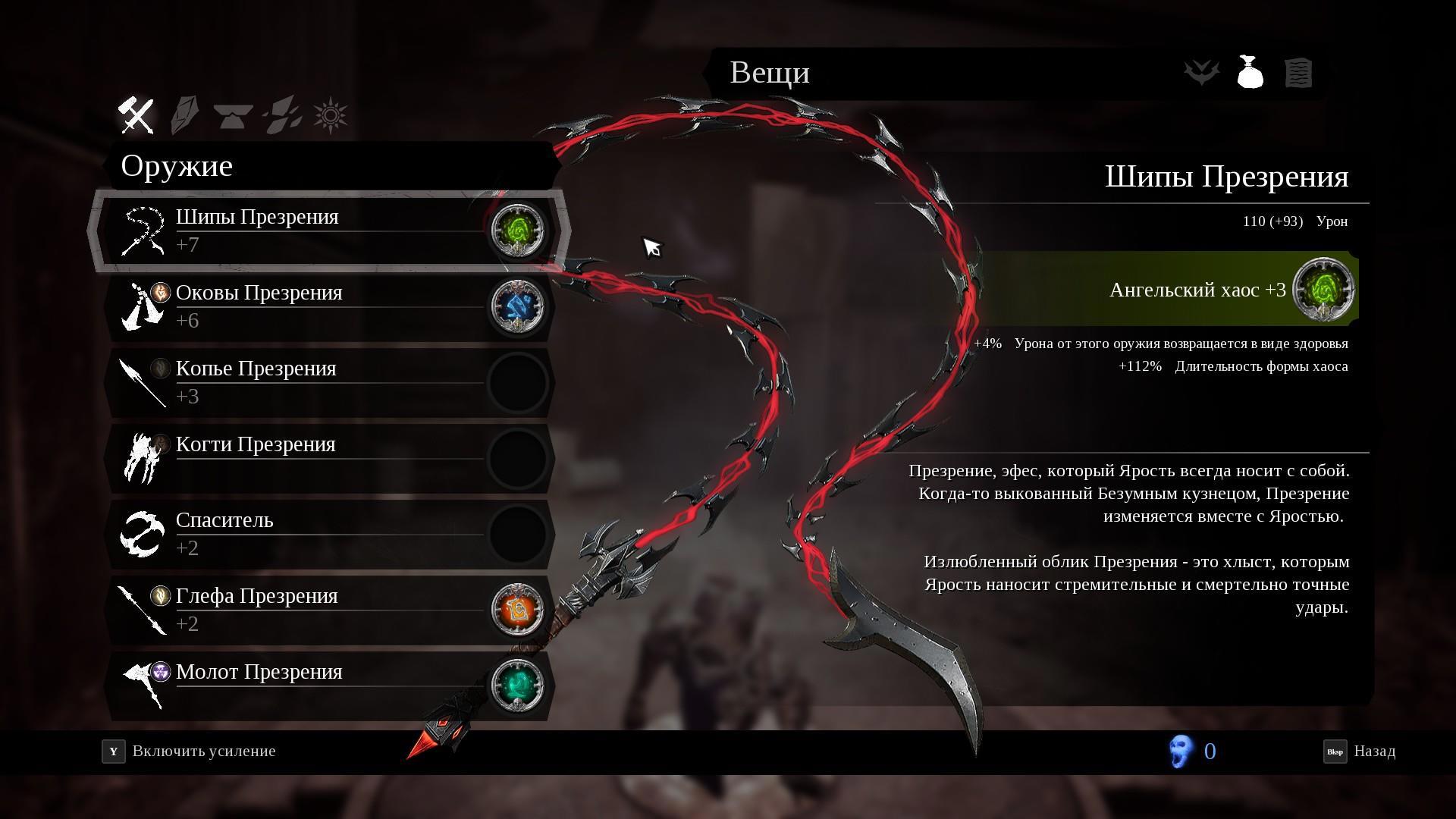This screenshot has height=819, width=1456.
Task: Open the bag items tab
Action: click(x=1250, y=73)
